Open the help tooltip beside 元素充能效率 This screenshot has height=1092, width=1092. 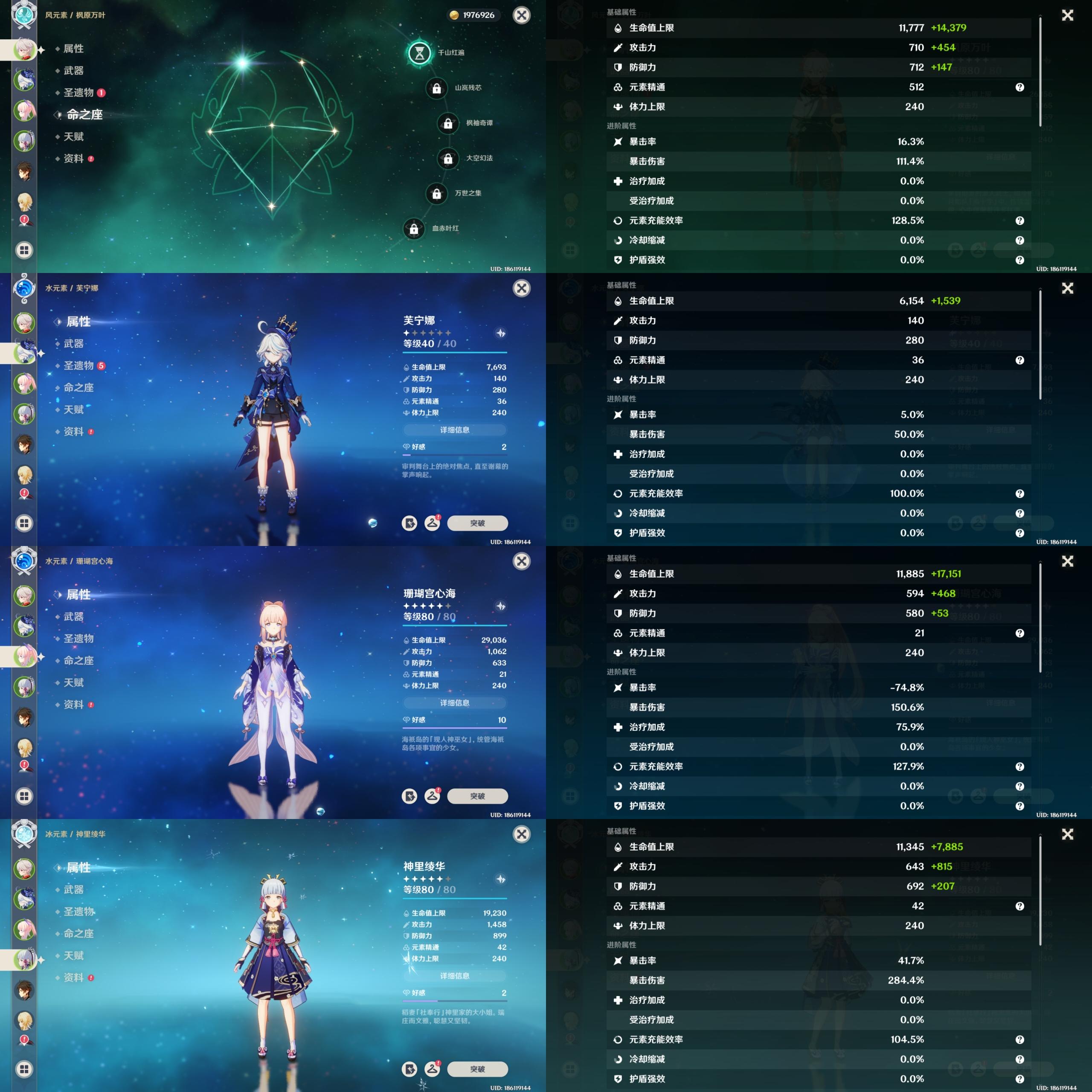point(1020,221)
